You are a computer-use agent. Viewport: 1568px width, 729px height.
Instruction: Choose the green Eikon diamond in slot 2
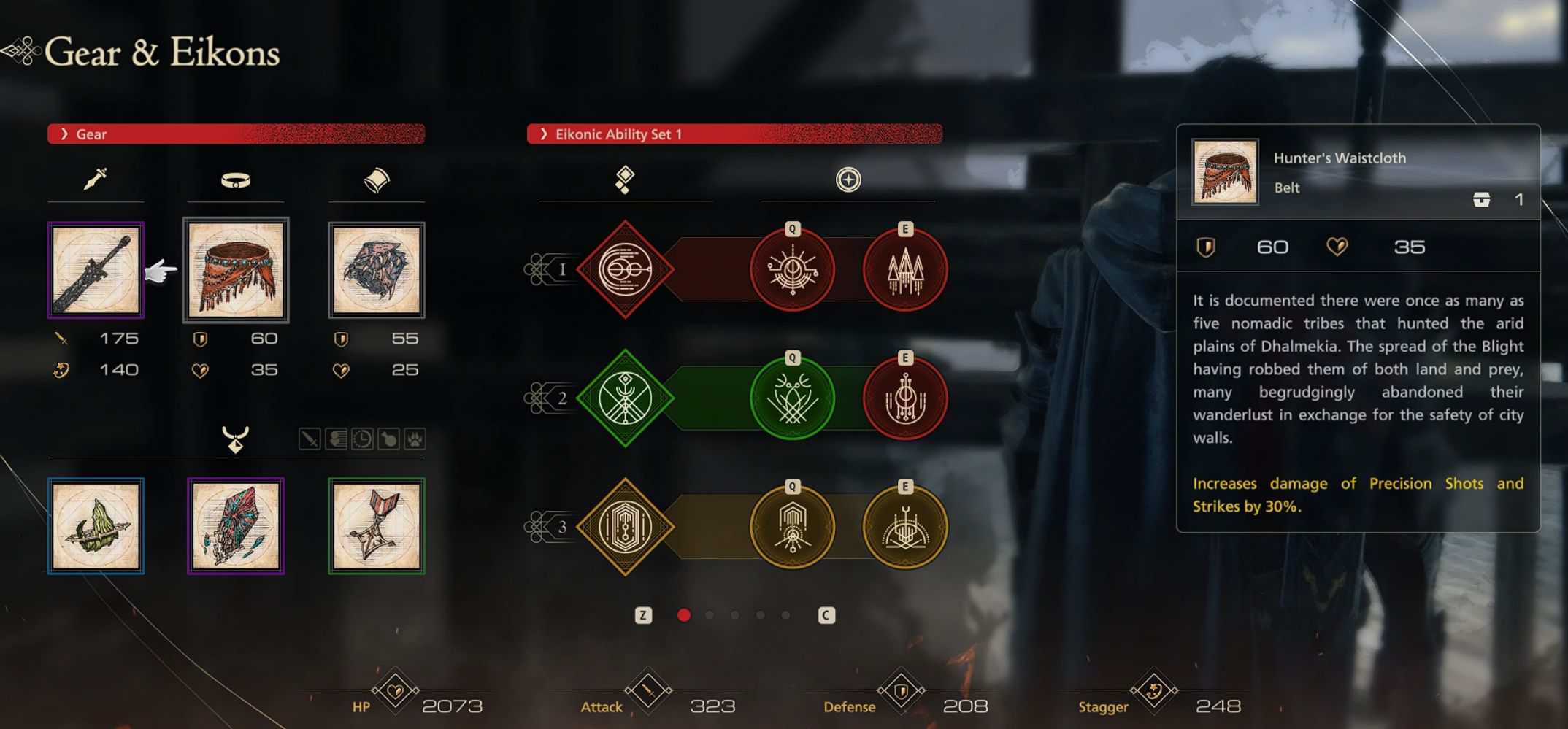pyautogui.click(x=625, y=398)
